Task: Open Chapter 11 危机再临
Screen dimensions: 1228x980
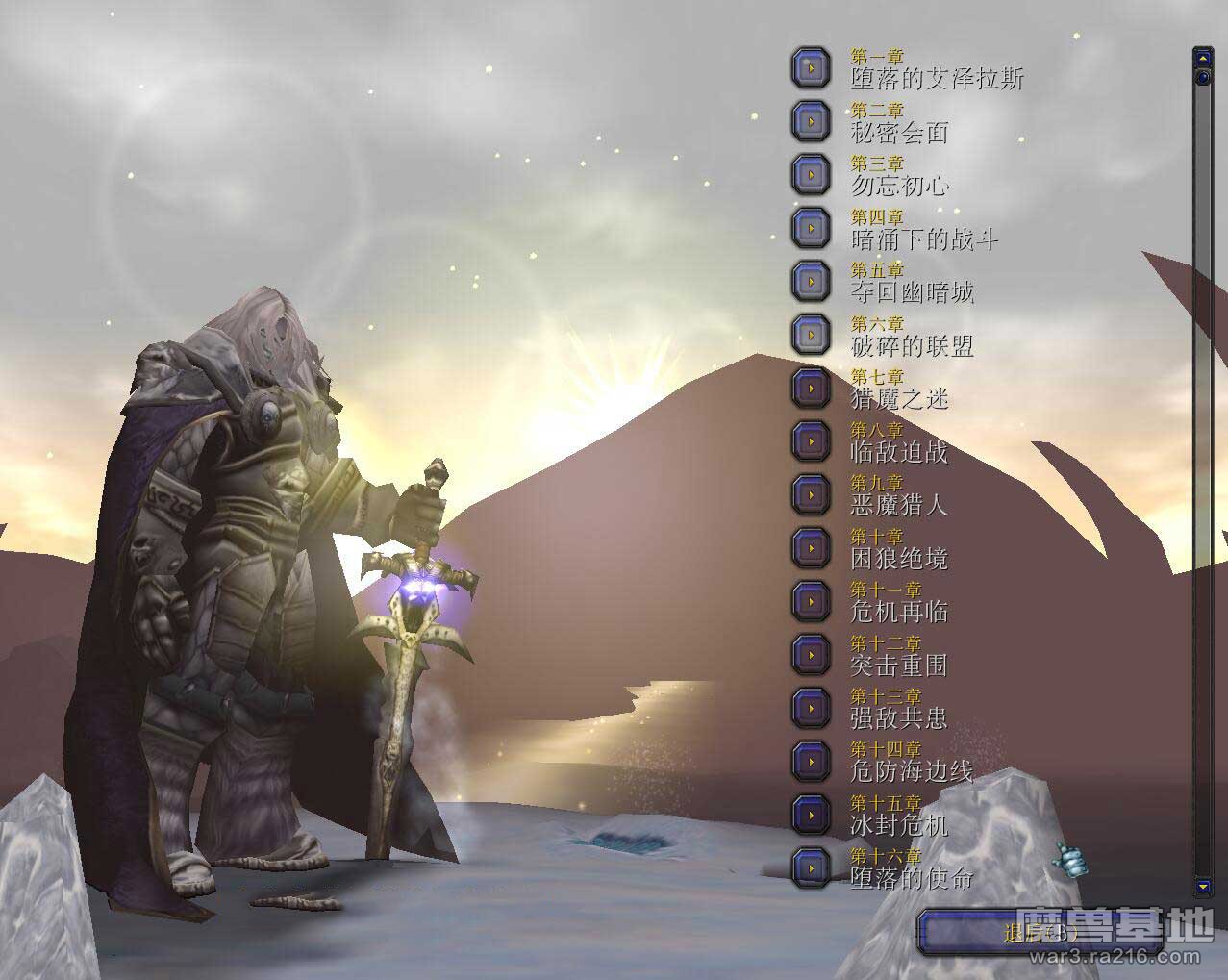Action: tap(812, 601)
